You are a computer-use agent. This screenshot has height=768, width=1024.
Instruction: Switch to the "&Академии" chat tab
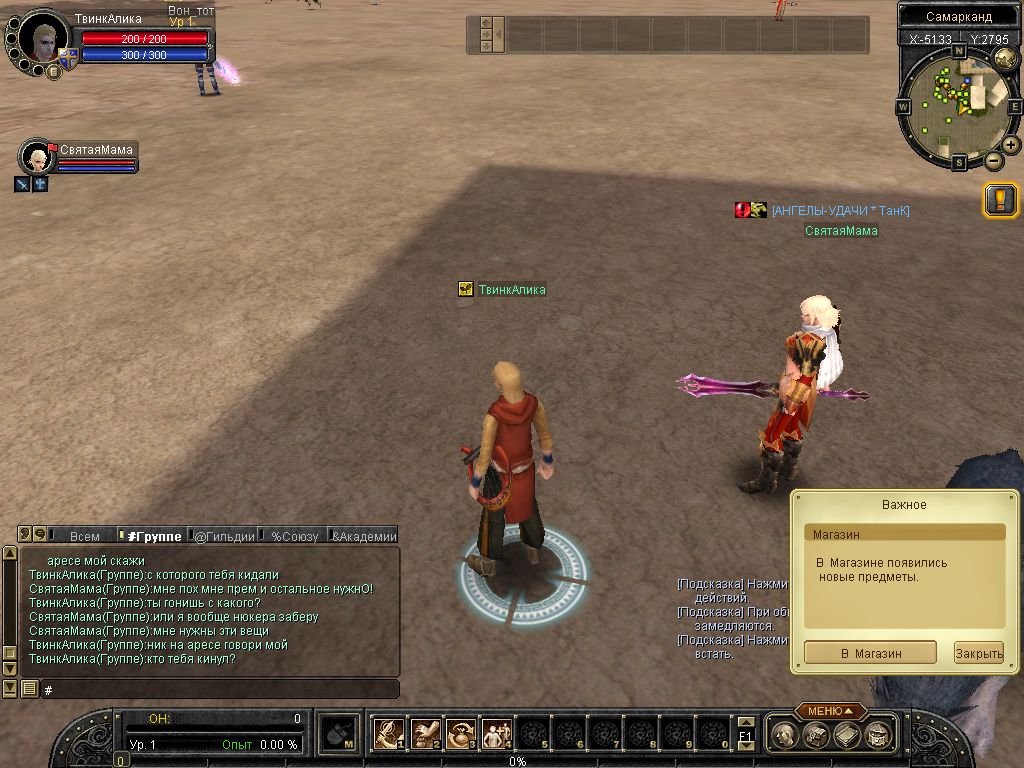tap(364, 536)
